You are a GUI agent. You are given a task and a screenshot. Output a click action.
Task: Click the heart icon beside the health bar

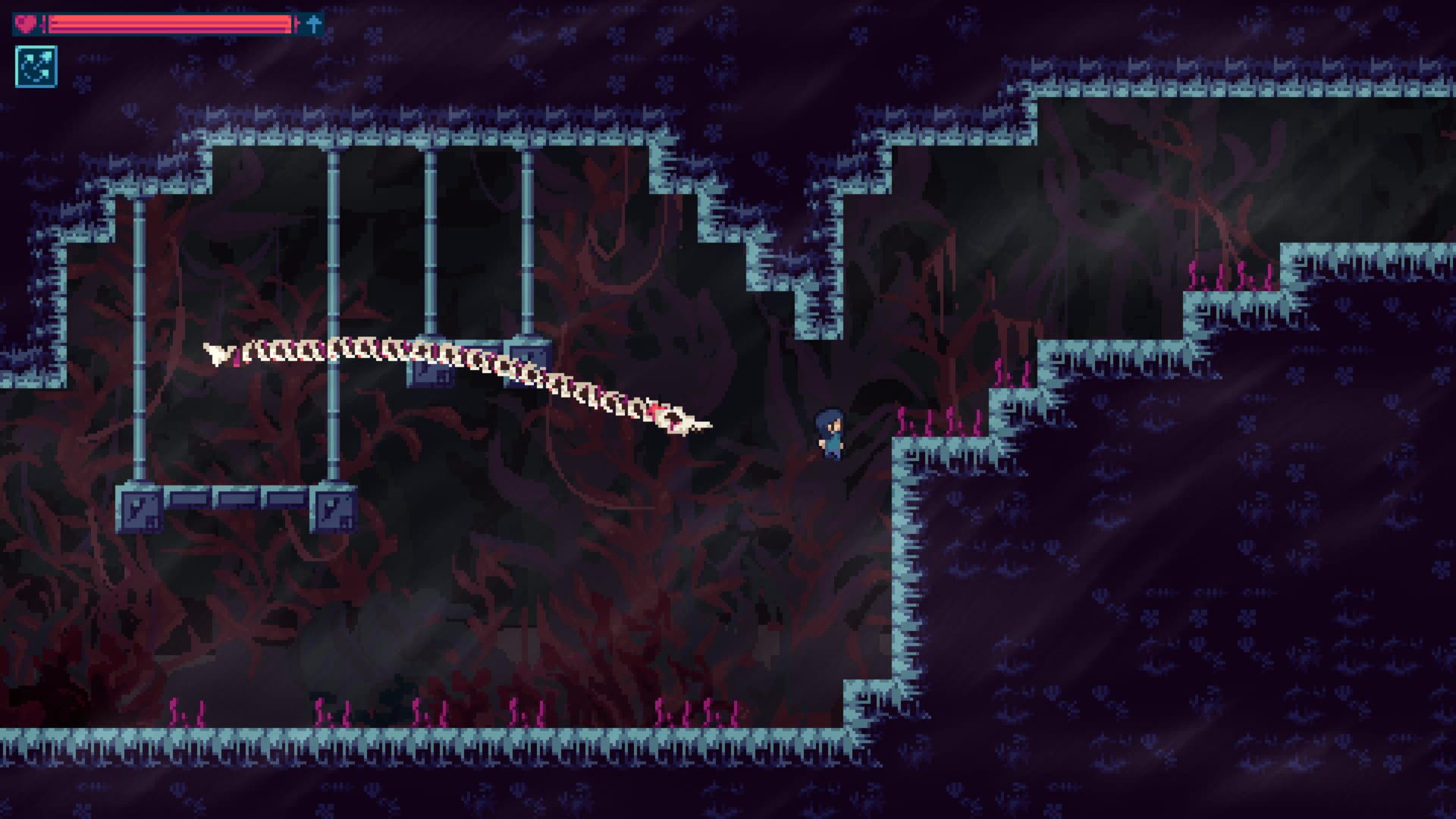[28, 22]
